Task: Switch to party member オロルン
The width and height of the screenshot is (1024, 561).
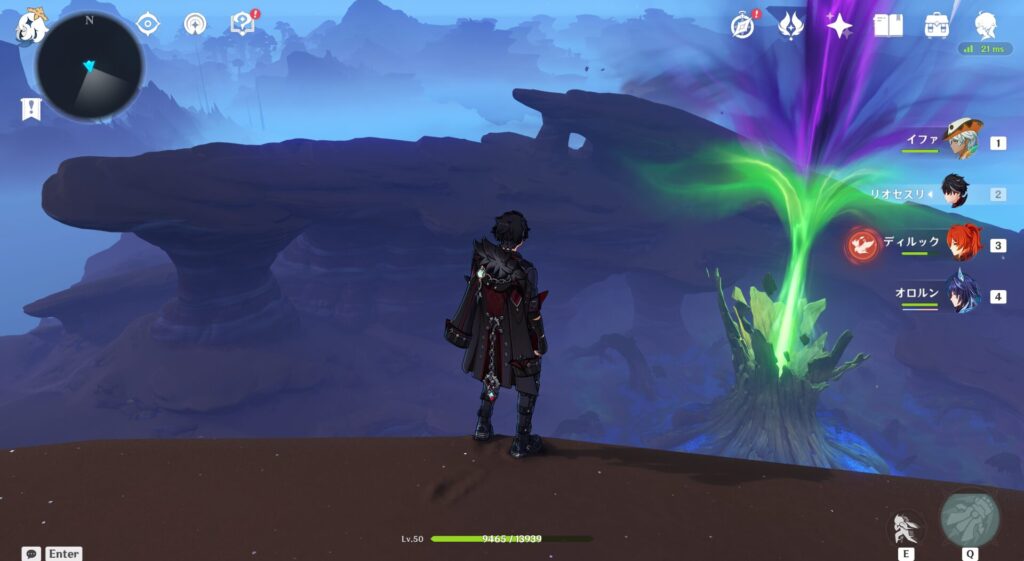Action: click(963, 296)
